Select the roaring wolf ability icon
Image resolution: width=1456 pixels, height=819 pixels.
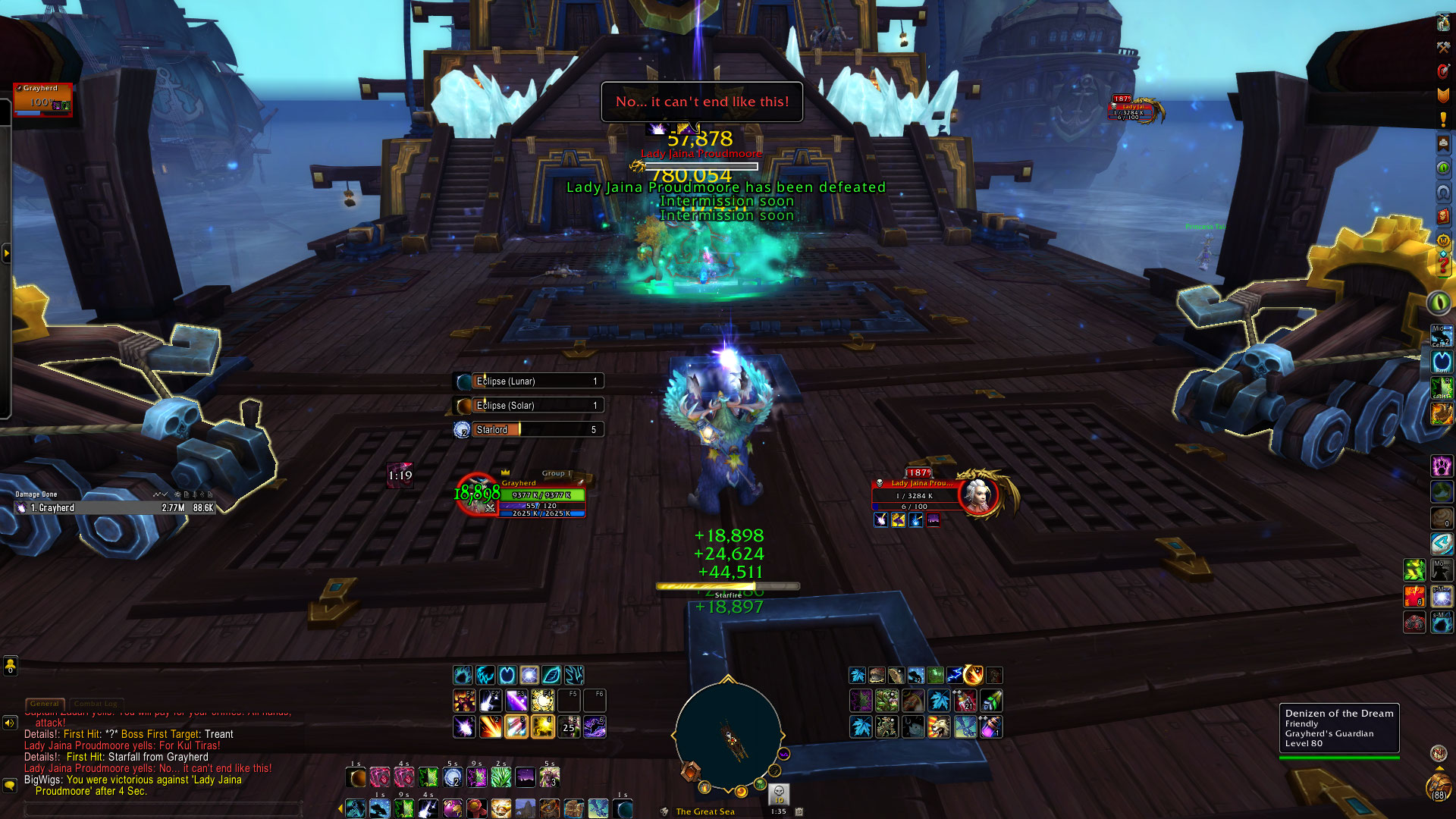click(939, 727)
